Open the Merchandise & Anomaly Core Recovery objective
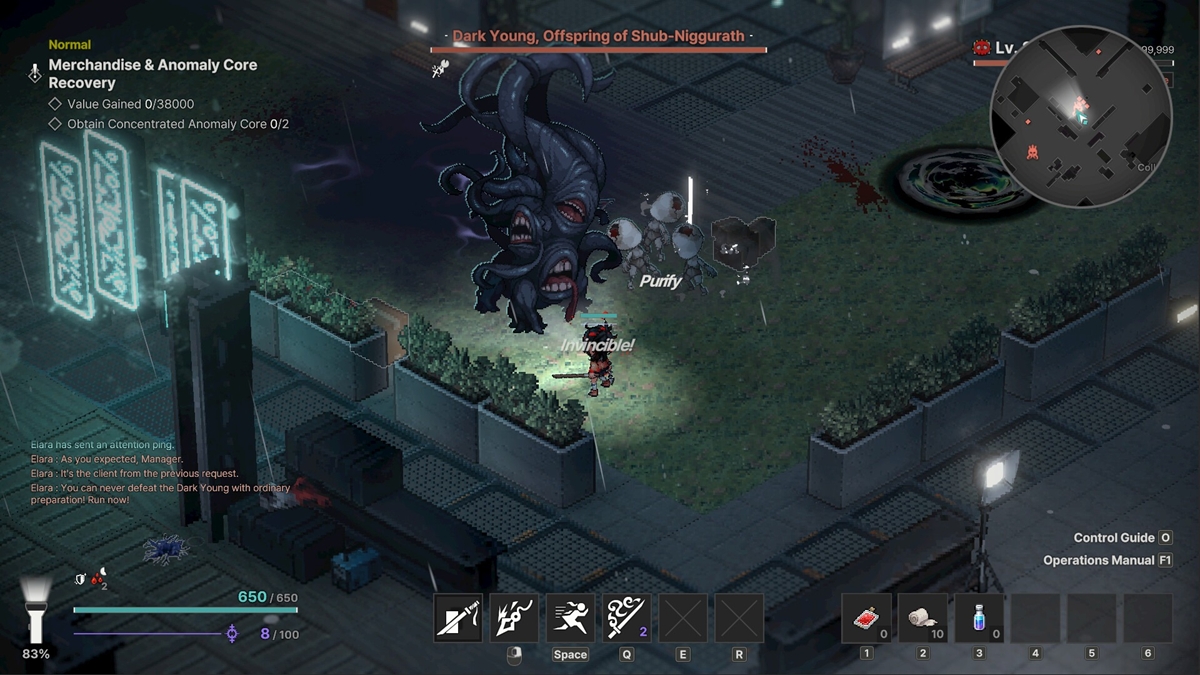1200x675 pixels. point(153,74)
